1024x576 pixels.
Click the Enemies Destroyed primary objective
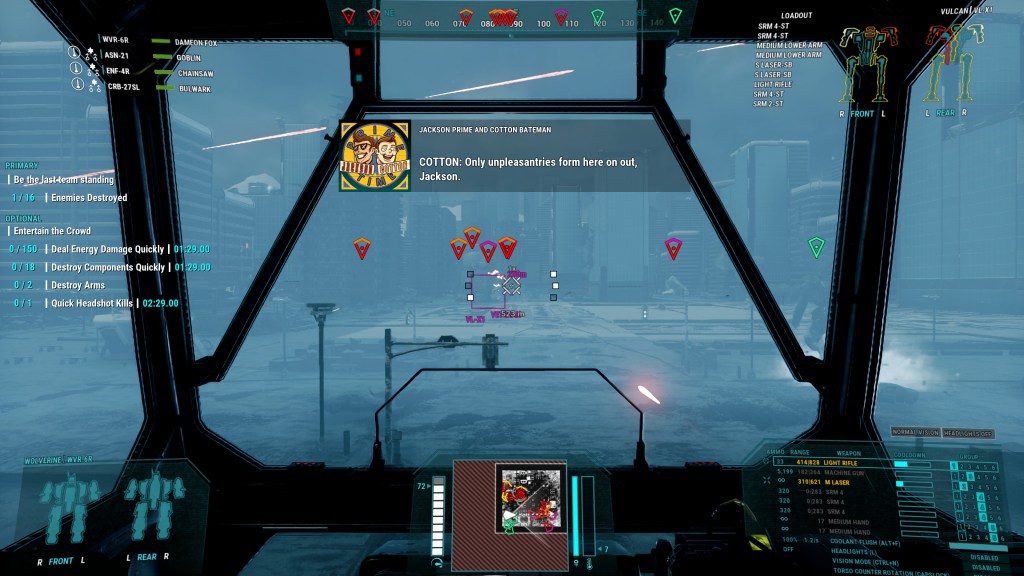[84, 198]
